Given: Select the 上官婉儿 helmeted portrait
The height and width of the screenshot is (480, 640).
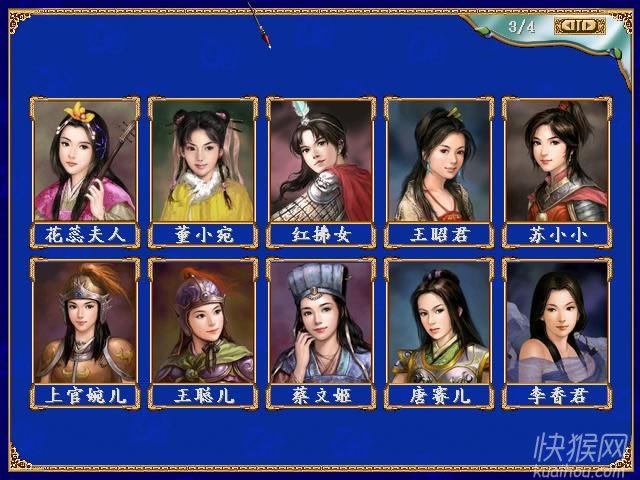Looking at the screenshot, I should [x=85, y=321].
